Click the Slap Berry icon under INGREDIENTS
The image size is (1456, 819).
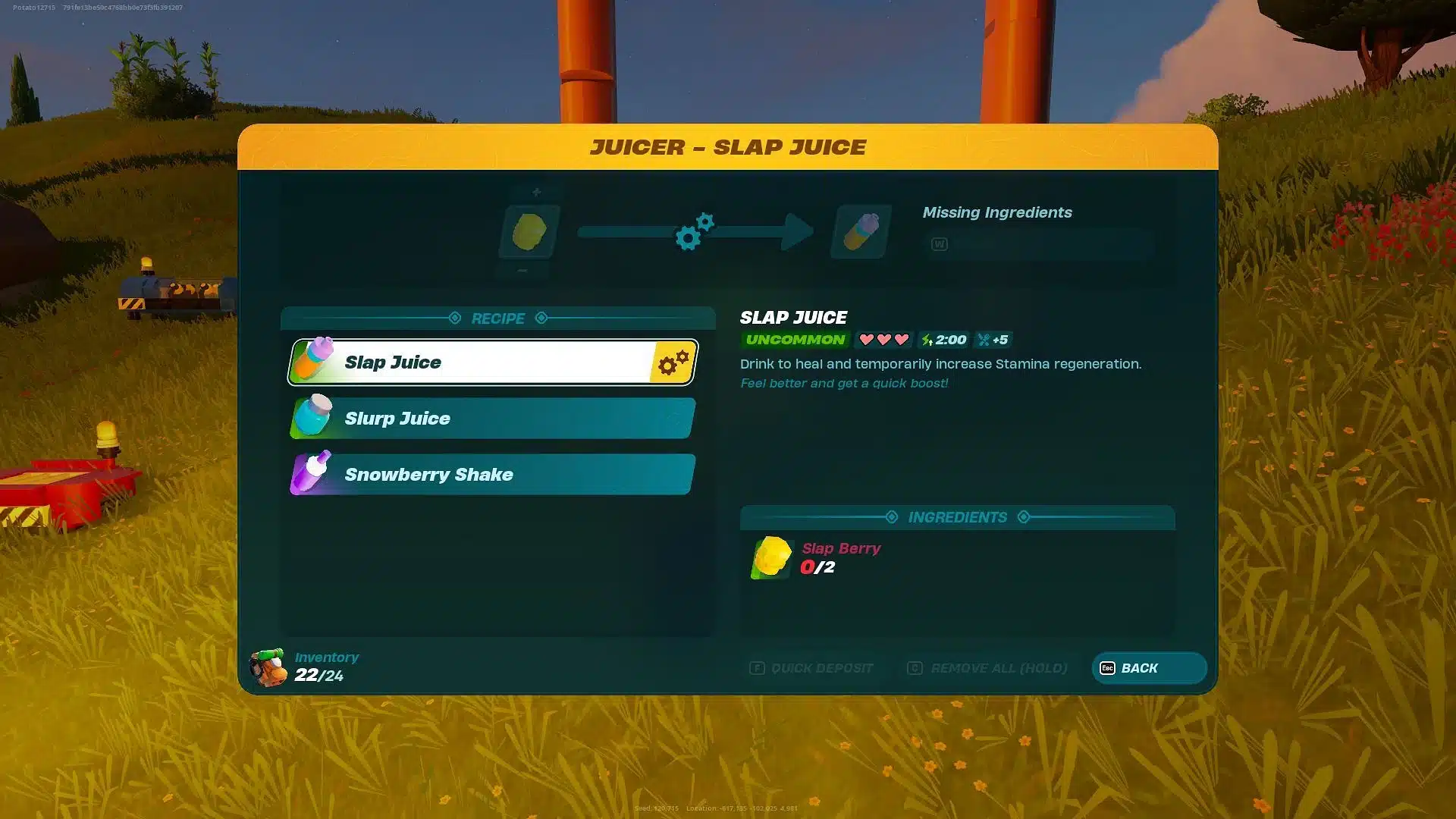771,557
